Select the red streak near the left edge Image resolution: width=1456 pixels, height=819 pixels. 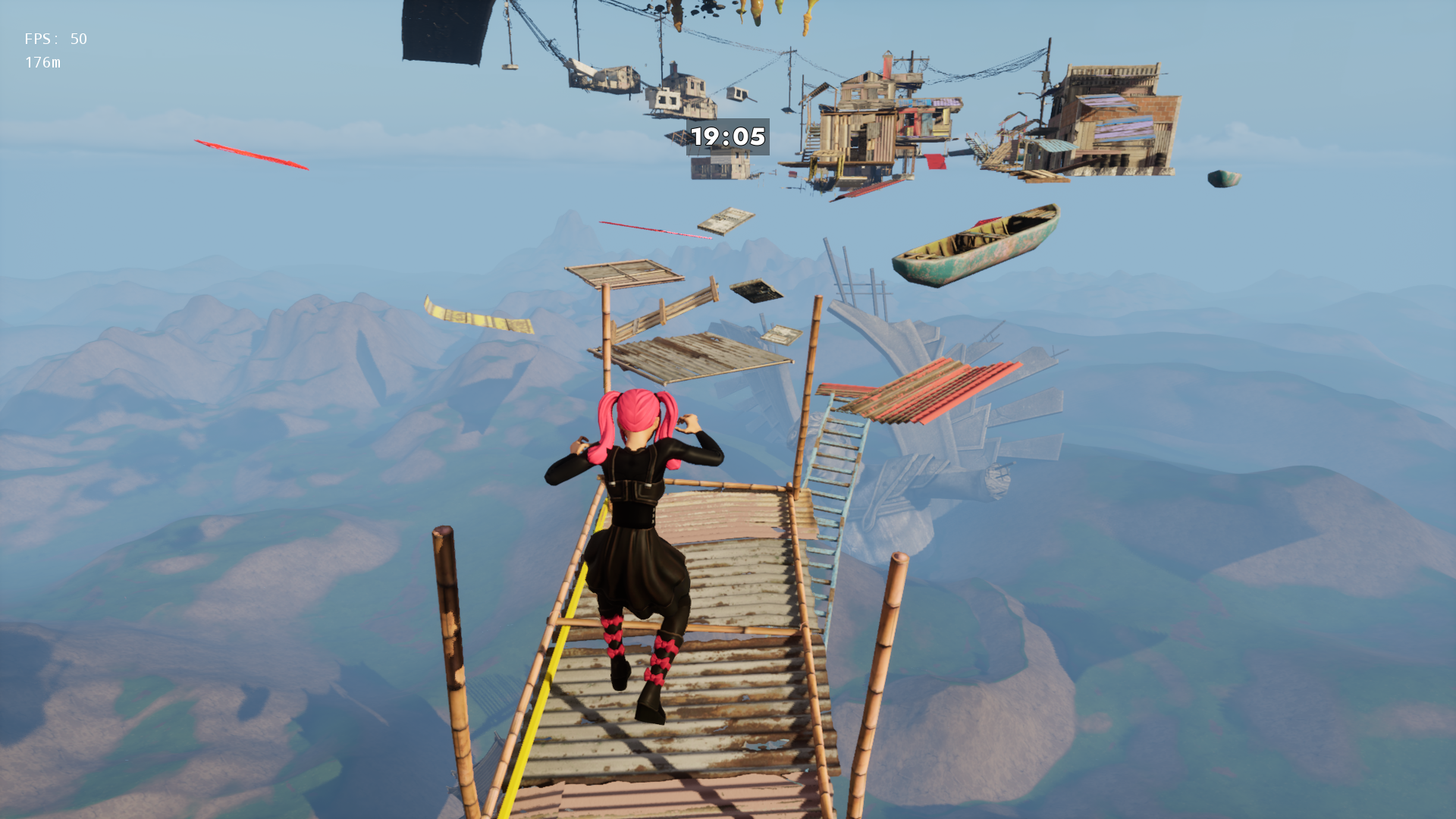coord(250,154)
